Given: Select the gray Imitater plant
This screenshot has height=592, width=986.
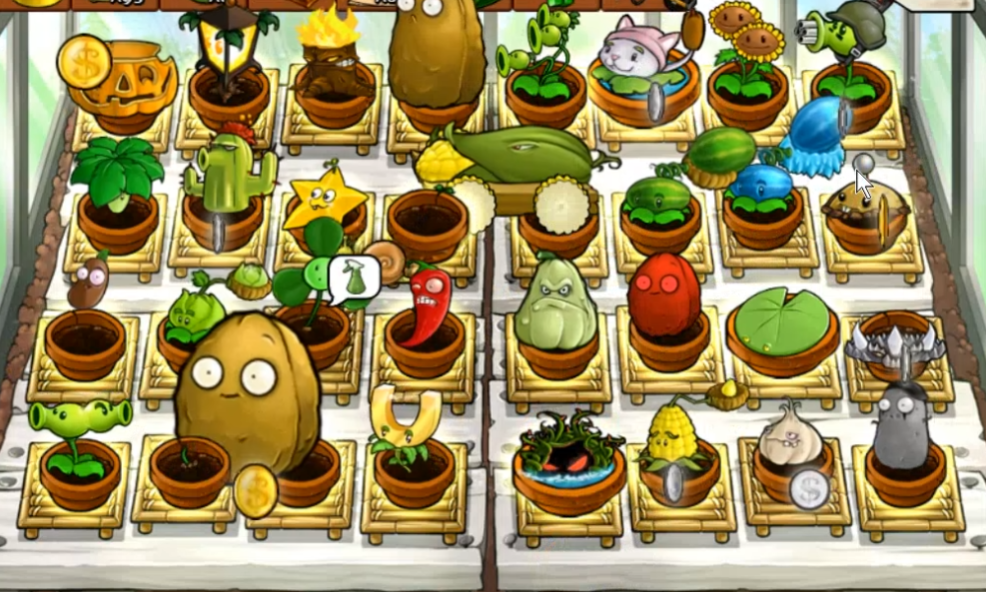Looking at the screenshot, I should tap(903, 424).
